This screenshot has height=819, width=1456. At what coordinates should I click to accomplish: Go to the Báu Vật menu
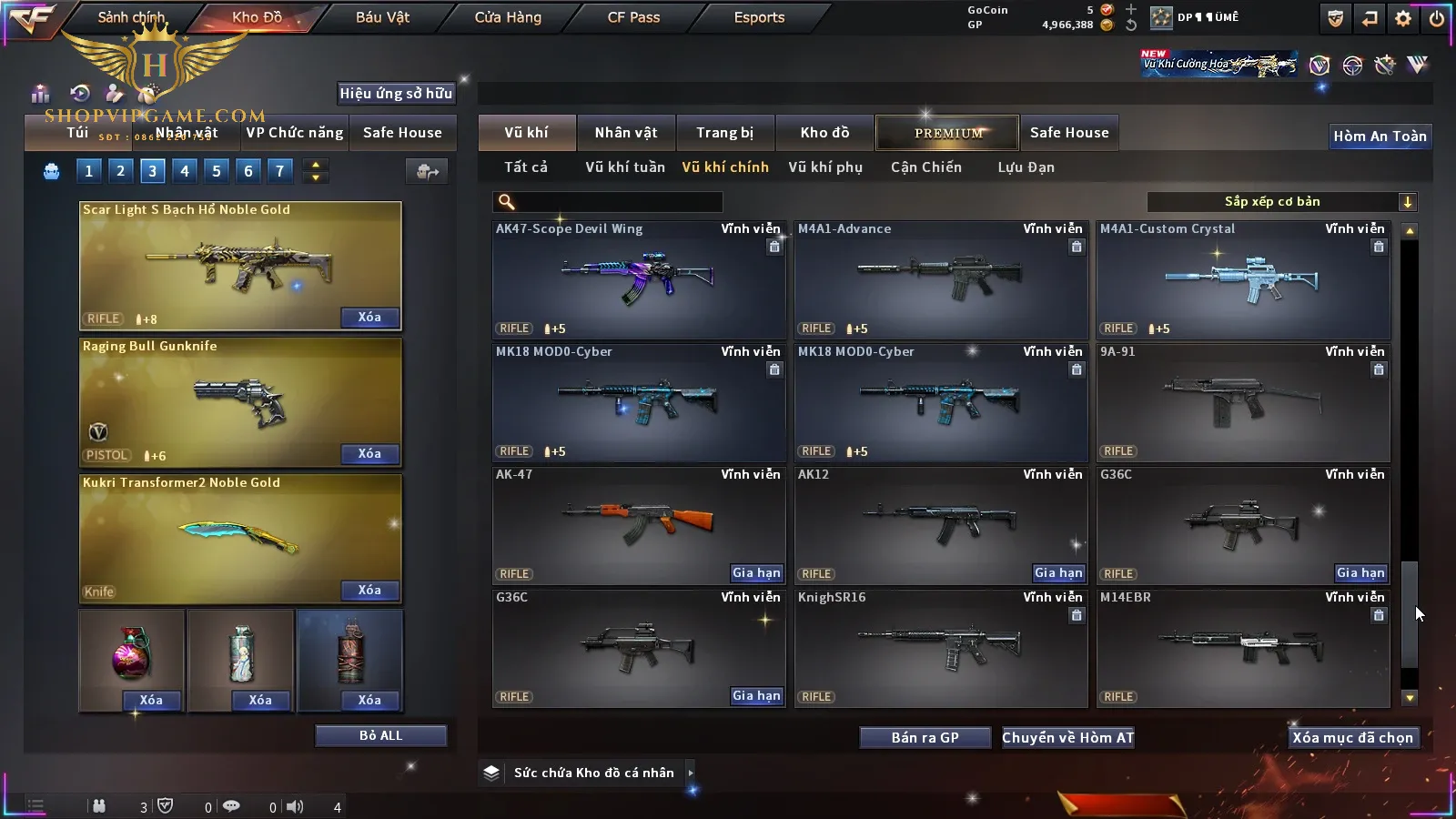pos(382,17)
